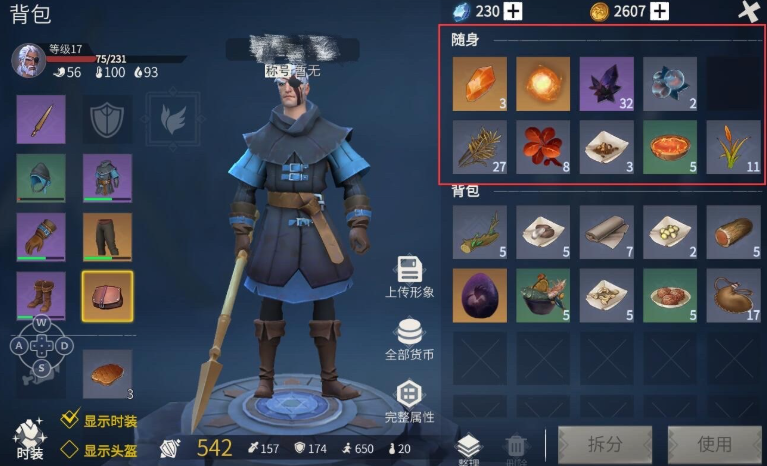Toggle the 显示时装 checkbox
The image size is (767, 466).
click(x=70, y=420)
